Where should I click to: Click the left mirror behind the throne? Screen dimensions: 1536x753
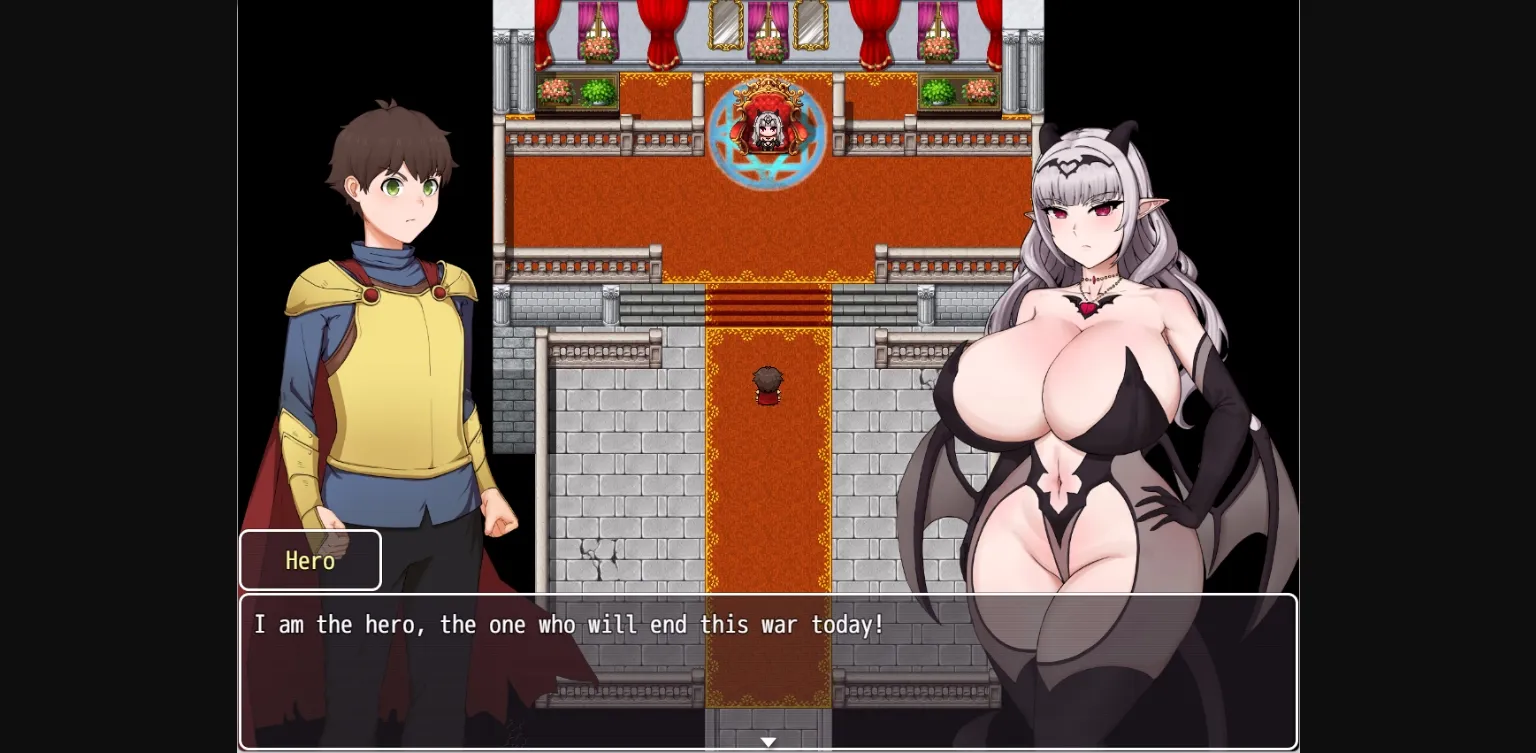(725, 22)
